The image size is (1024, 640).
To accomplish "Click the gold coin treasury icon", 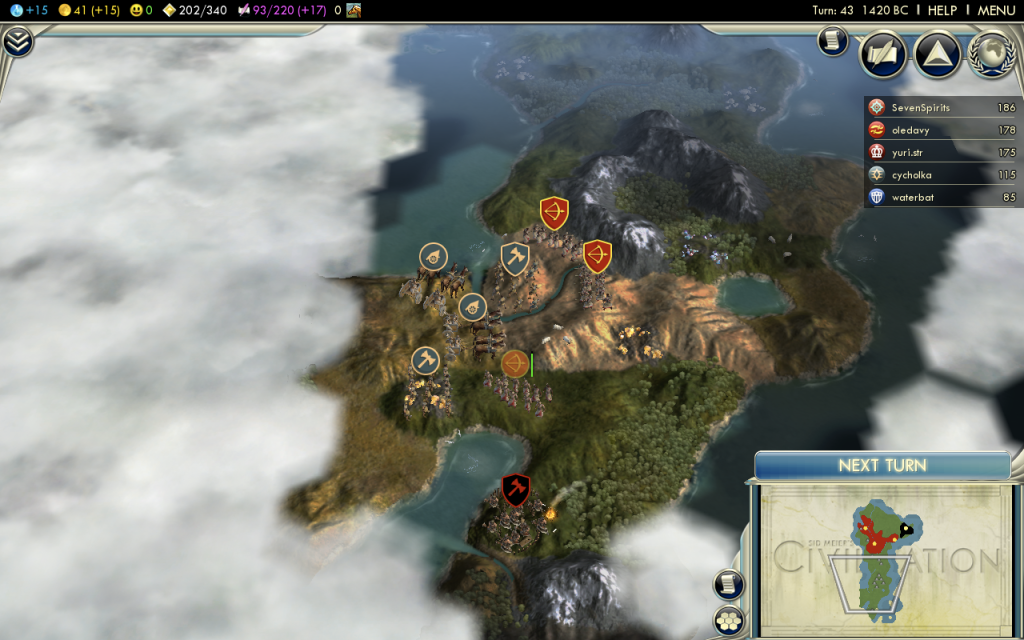I will (x=65, y=10).
